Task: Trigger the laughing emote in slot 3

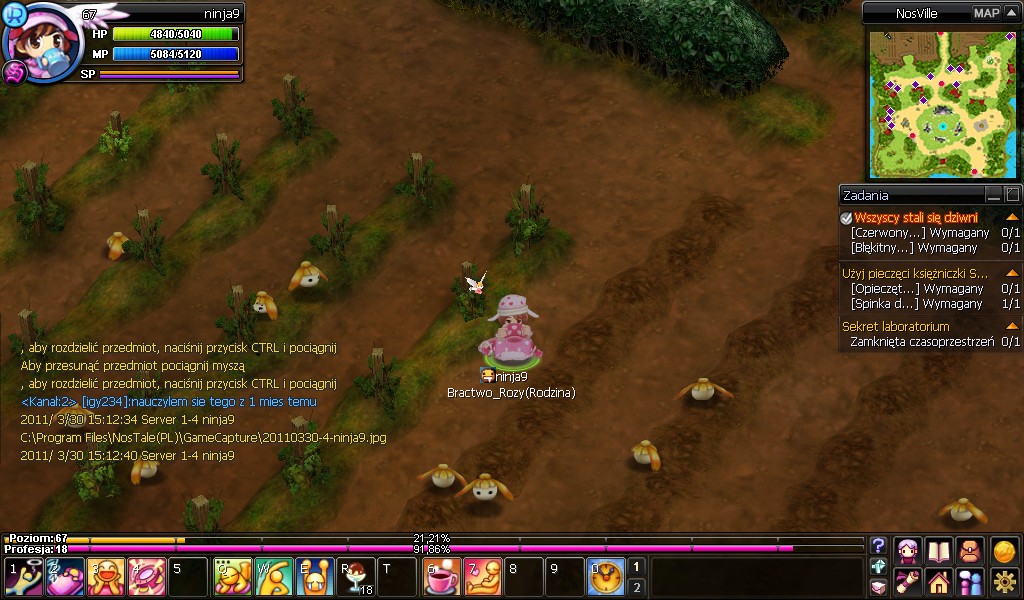Action: (x=107, y=577)
